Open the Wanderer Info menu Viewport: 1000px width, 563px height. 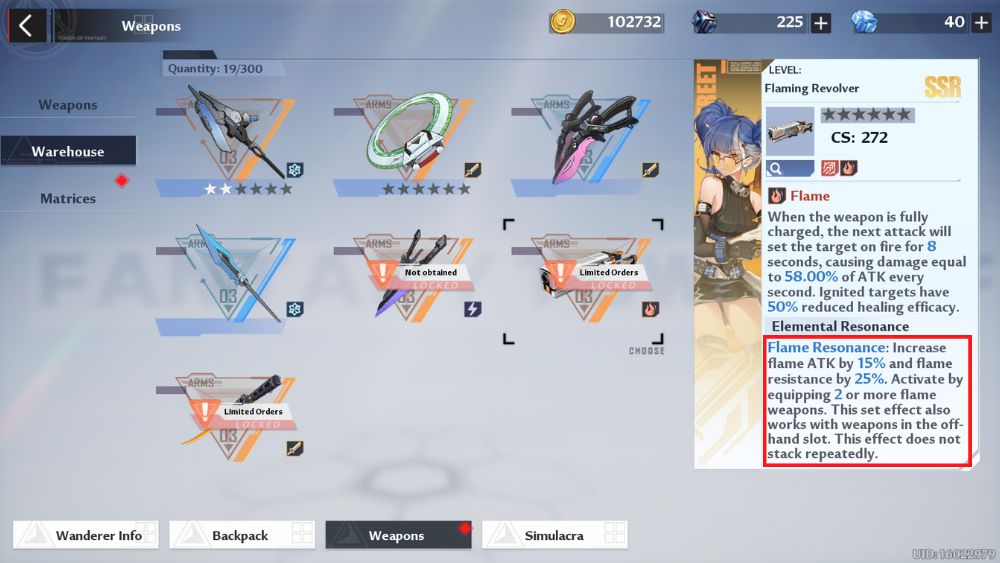tap(87, 535)
